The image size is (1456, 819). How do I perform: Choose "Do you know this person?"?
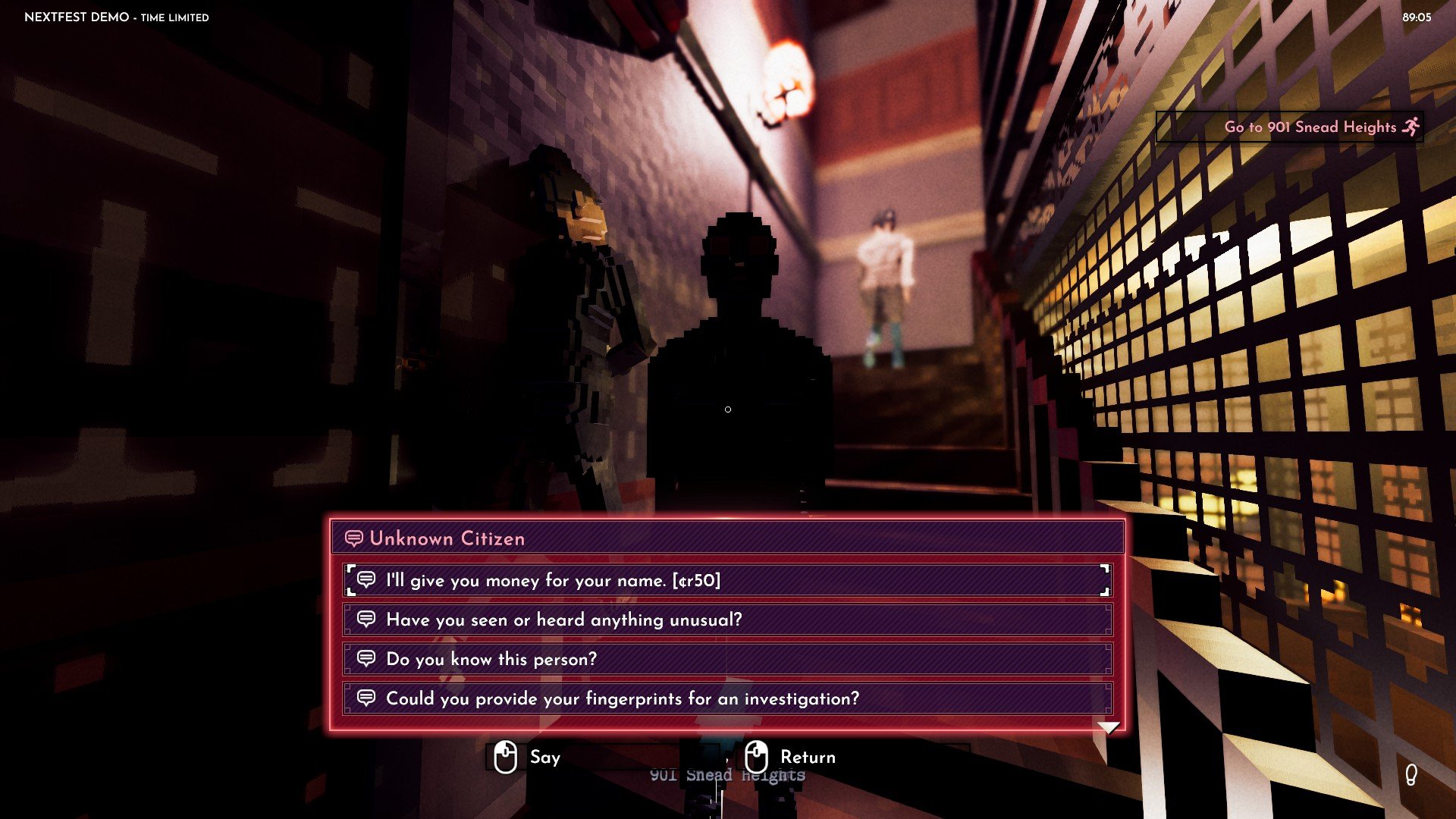tap(726, 660)
